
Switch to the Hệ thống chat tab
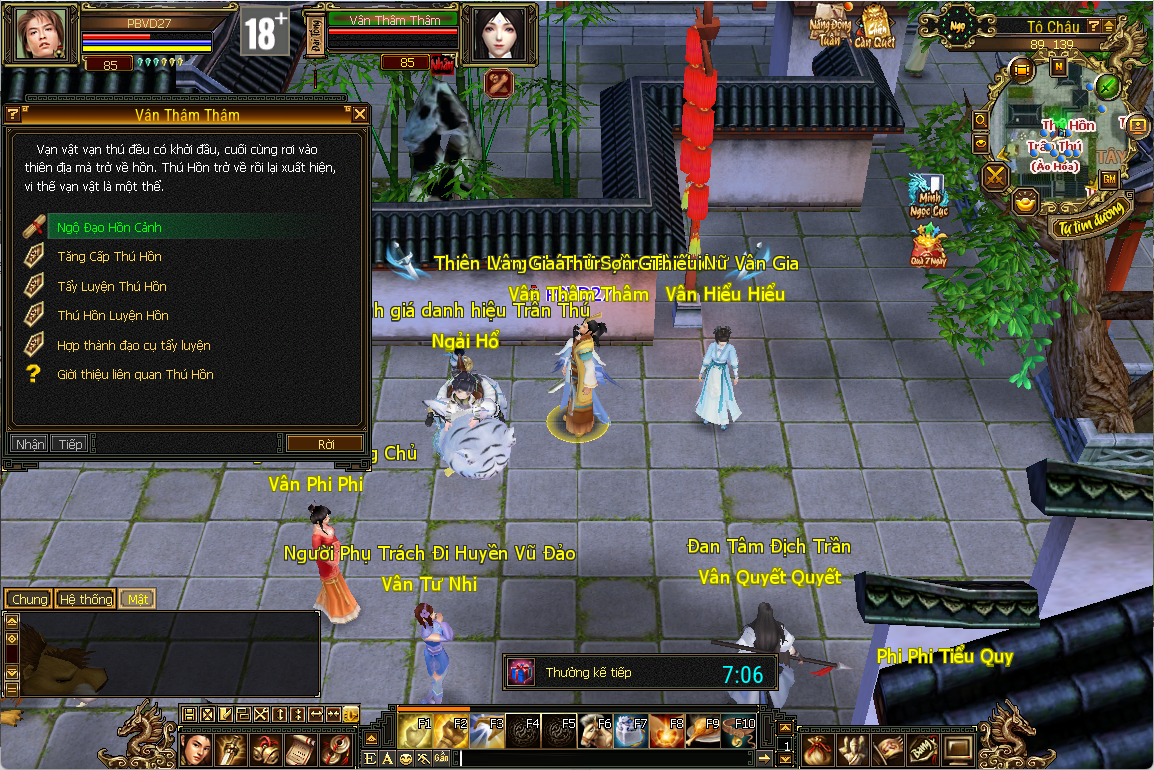click(x=86, y=599)
